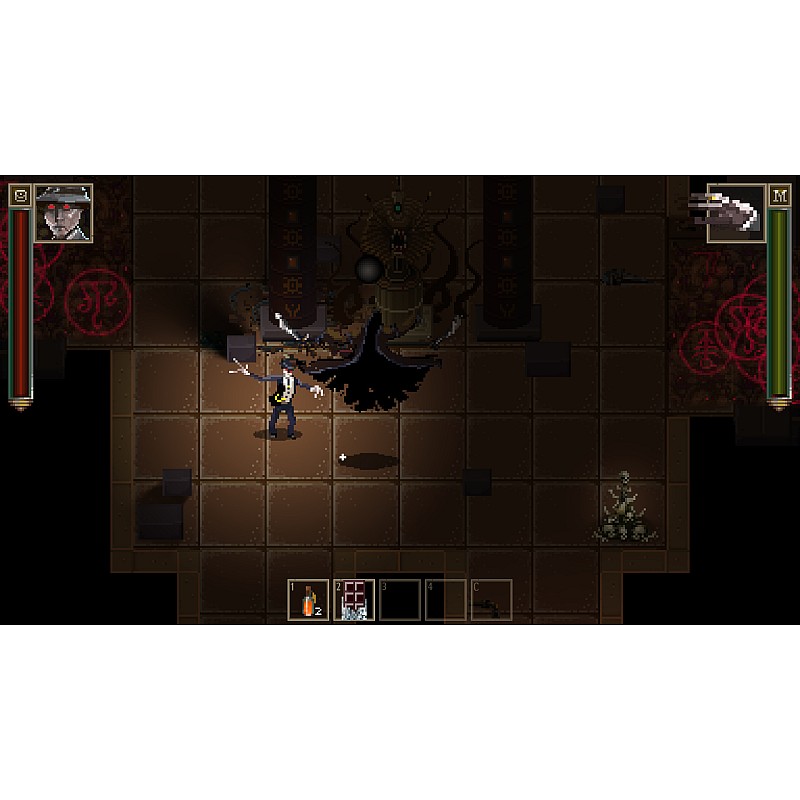
Task: Select the grid-patterned item in slot 2
Action: pyautogui.click(x=354, y=600)
